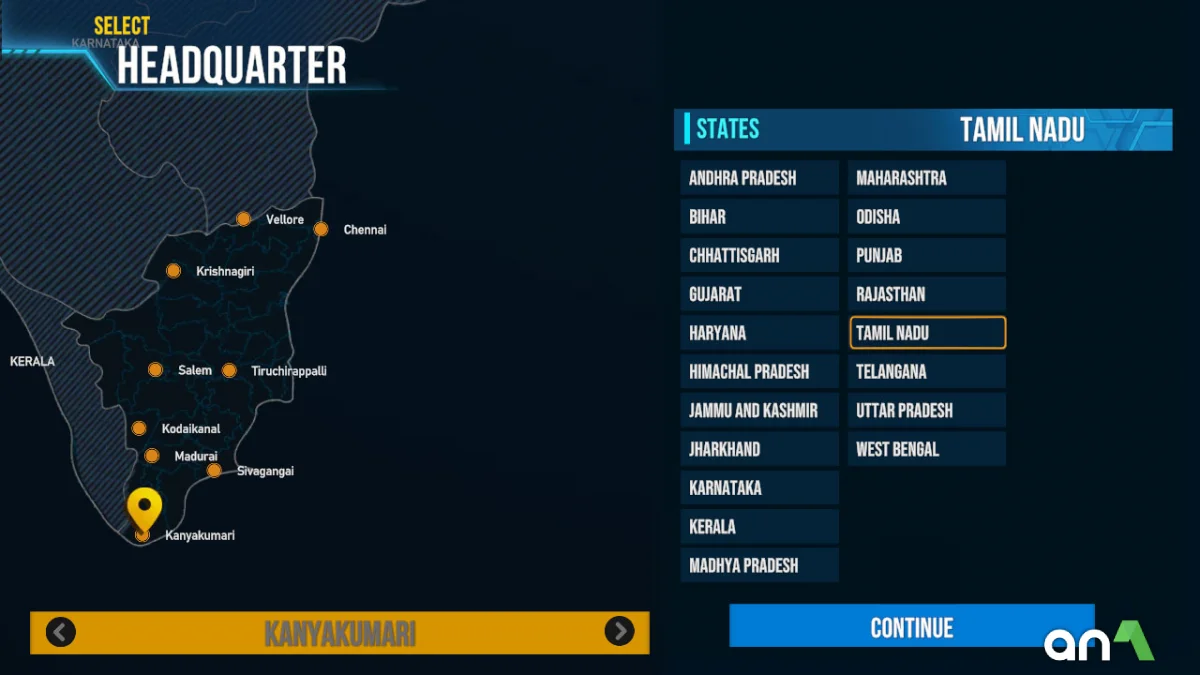Choose the Salem map marker
The height and width of the screenshot is (675, 1200).
(x=155, y=370)
